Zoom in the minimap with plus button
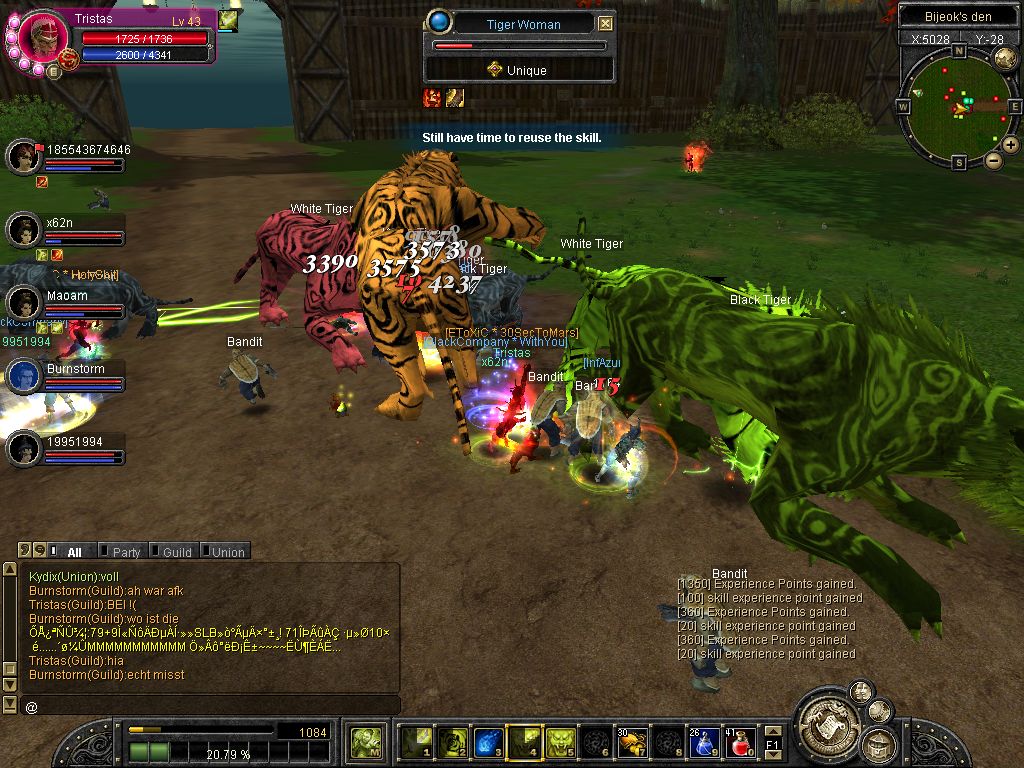 point(1011,145)
